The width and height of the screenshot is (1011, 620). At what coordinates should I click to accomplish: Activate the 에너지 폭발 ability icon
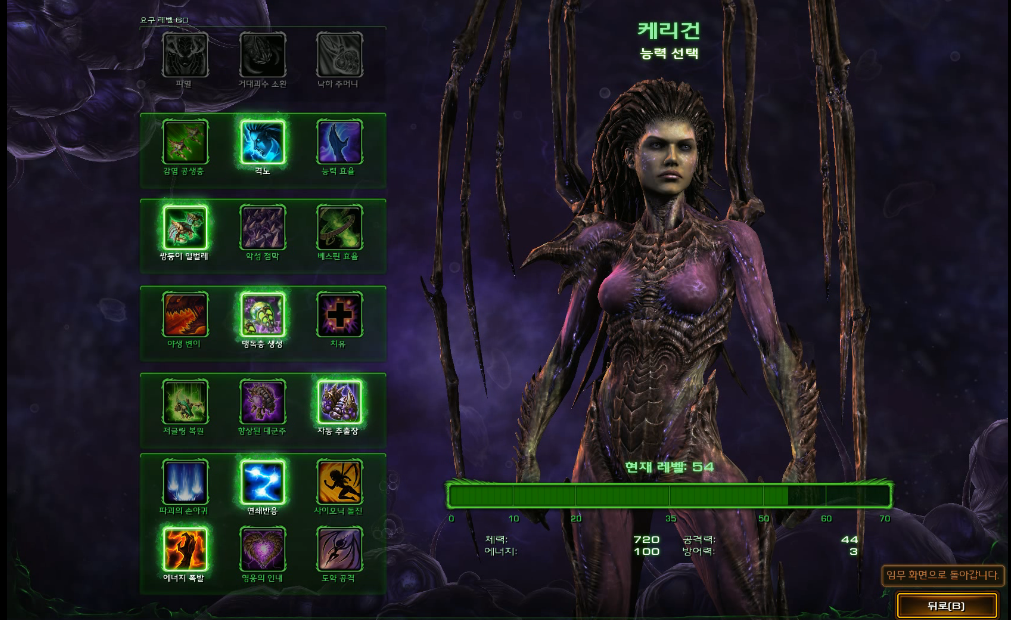[185, 548]
